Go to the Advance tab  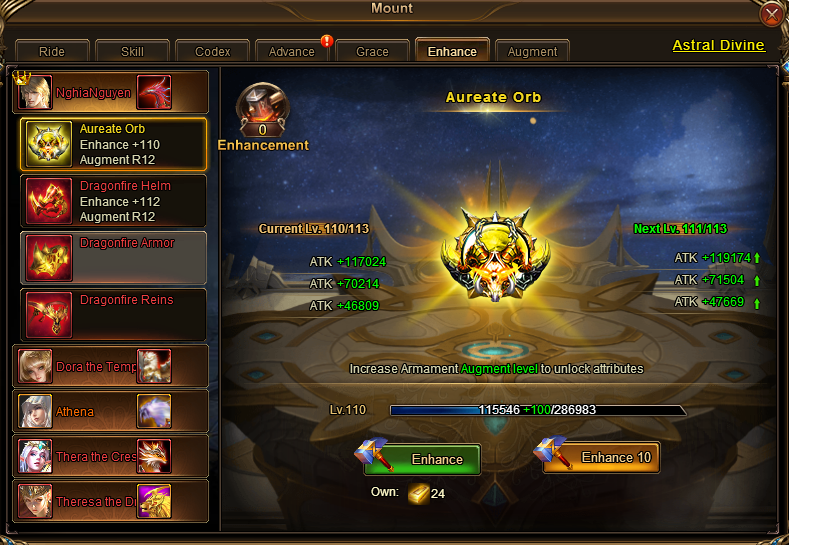[x=292, y=51]
